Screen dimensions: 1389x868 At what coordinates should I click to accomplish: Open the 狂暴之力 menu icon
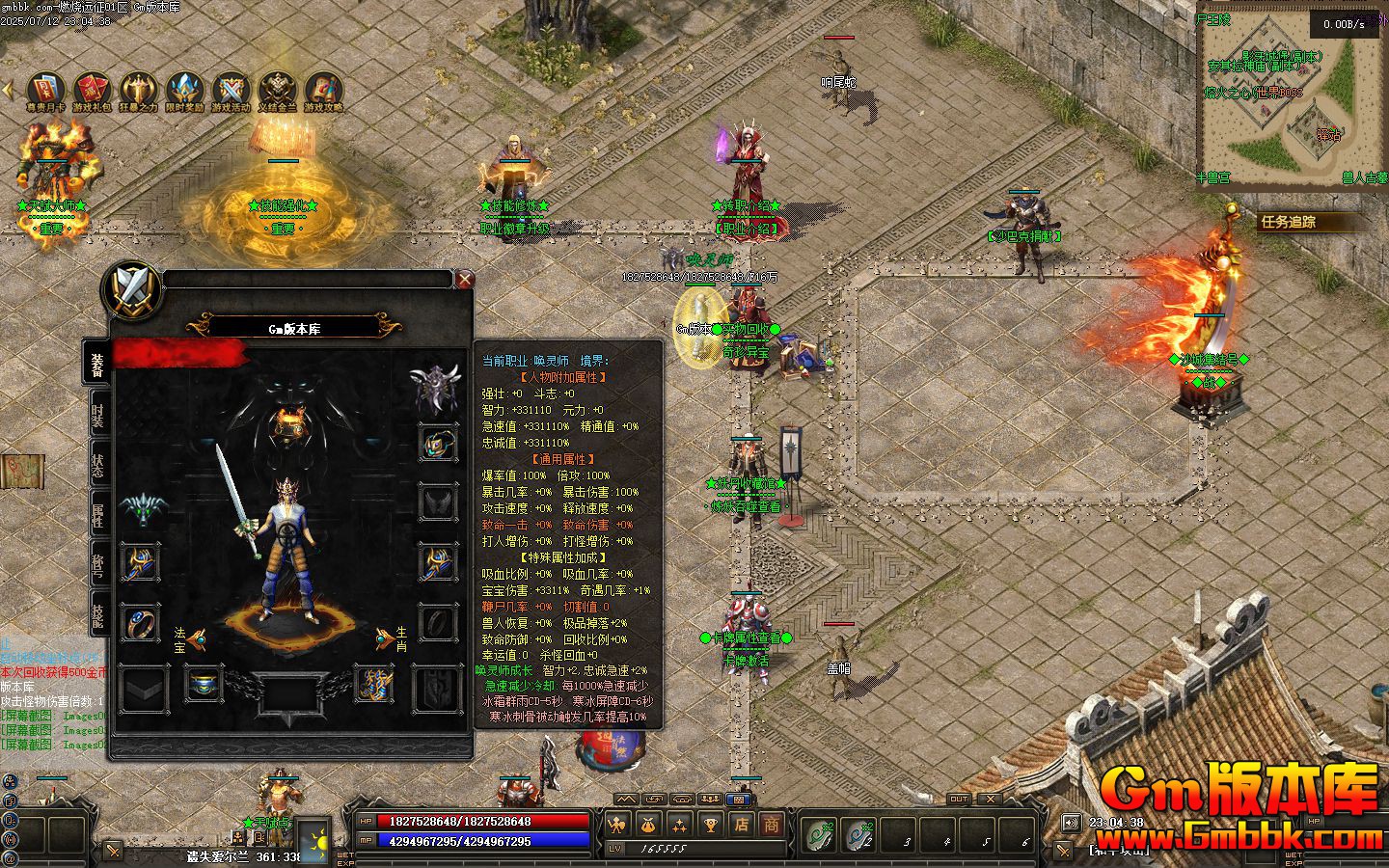(x=139, y=91)
